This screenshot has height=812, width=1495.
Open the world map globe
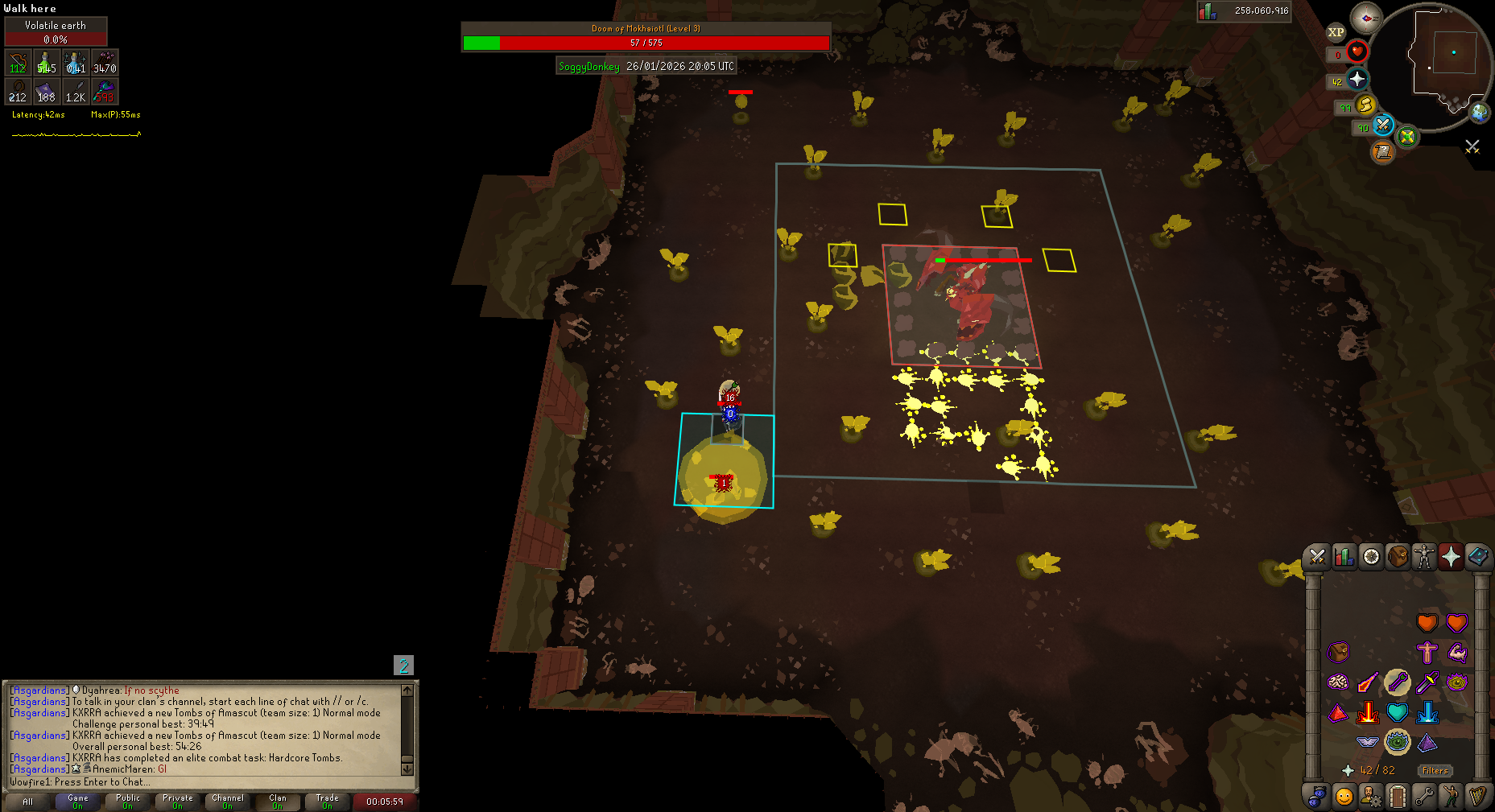coord(1480,112)
